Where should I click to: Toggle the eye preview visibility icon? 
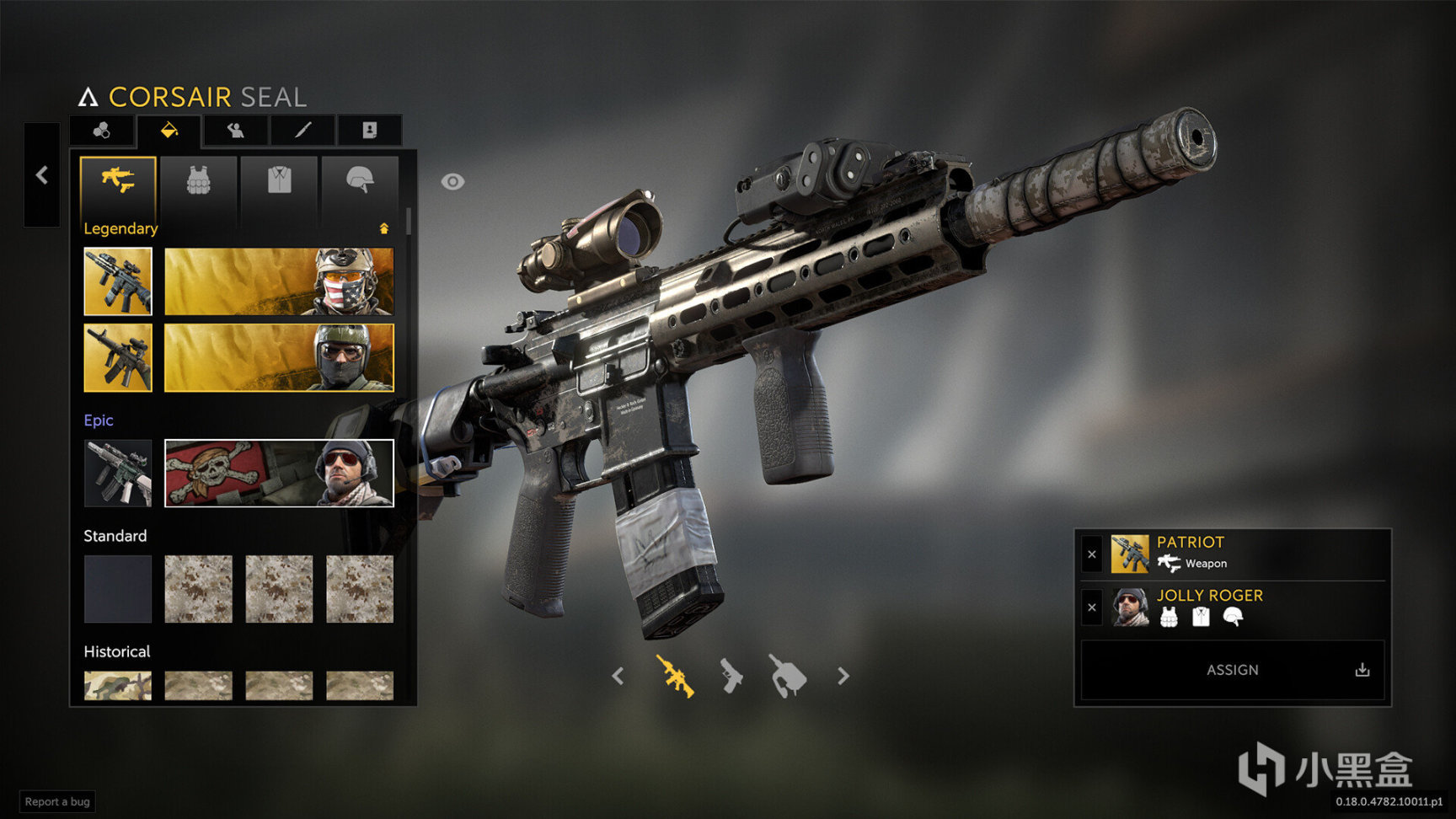tap(452, 182)
